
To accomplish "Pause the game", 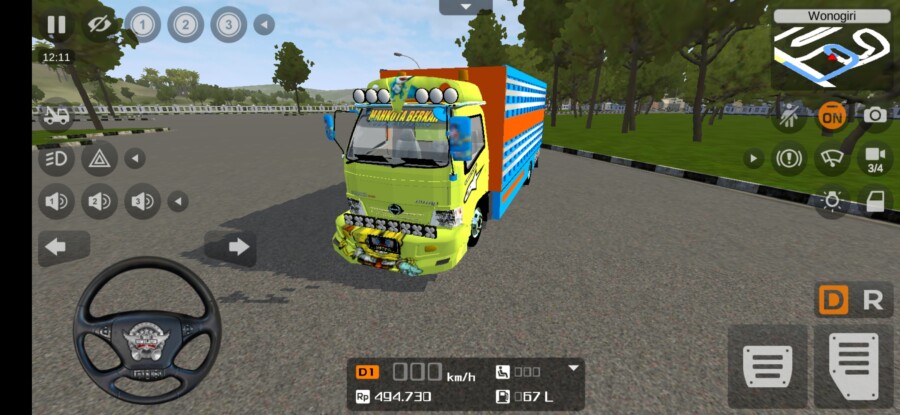I will (x=57, y=25).
